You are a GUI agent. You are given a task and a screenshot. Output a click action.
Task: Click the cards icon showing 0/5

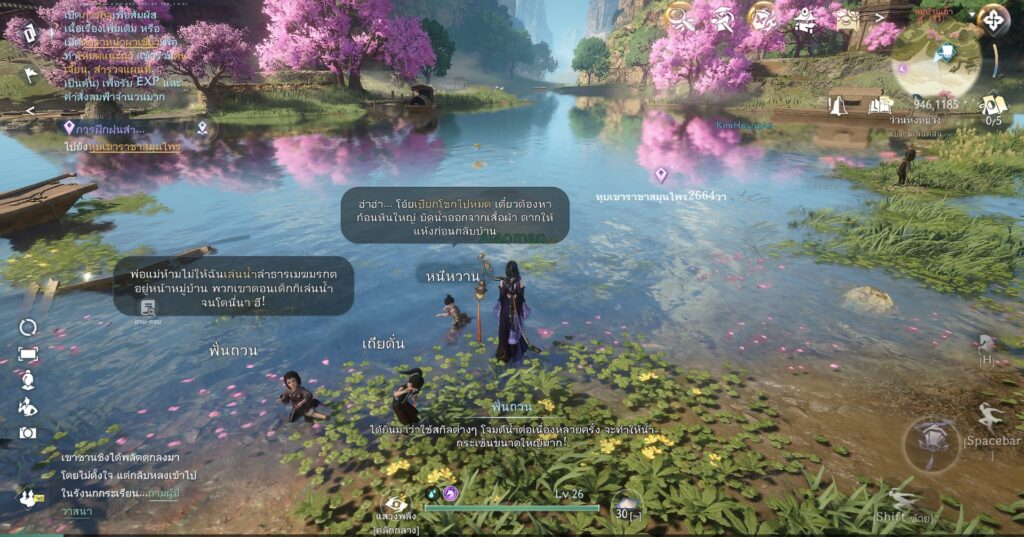(993, 106)
